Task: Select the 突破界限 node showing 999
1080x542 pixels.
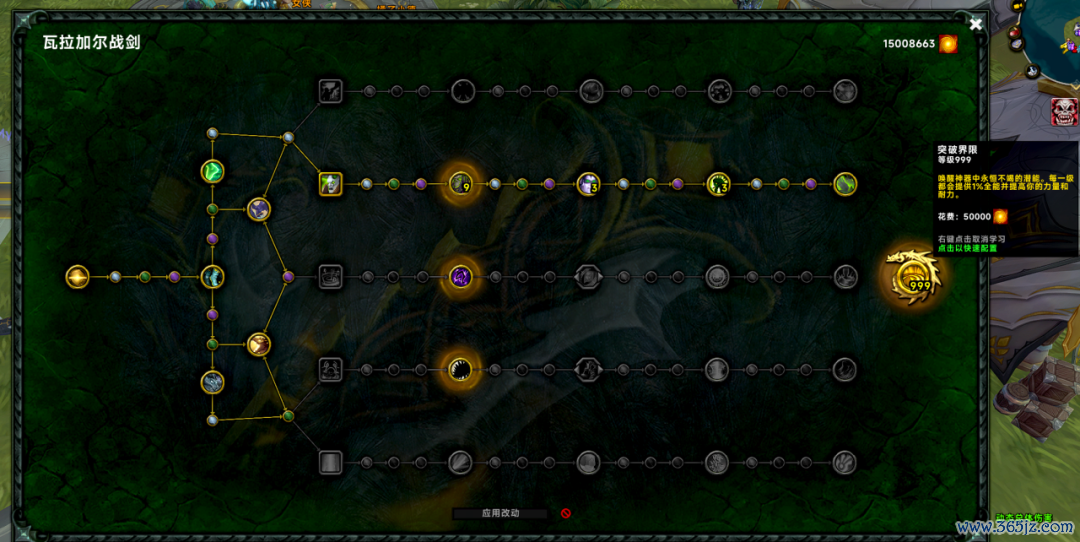Action: pyautogui.click(x=912, y=278)
